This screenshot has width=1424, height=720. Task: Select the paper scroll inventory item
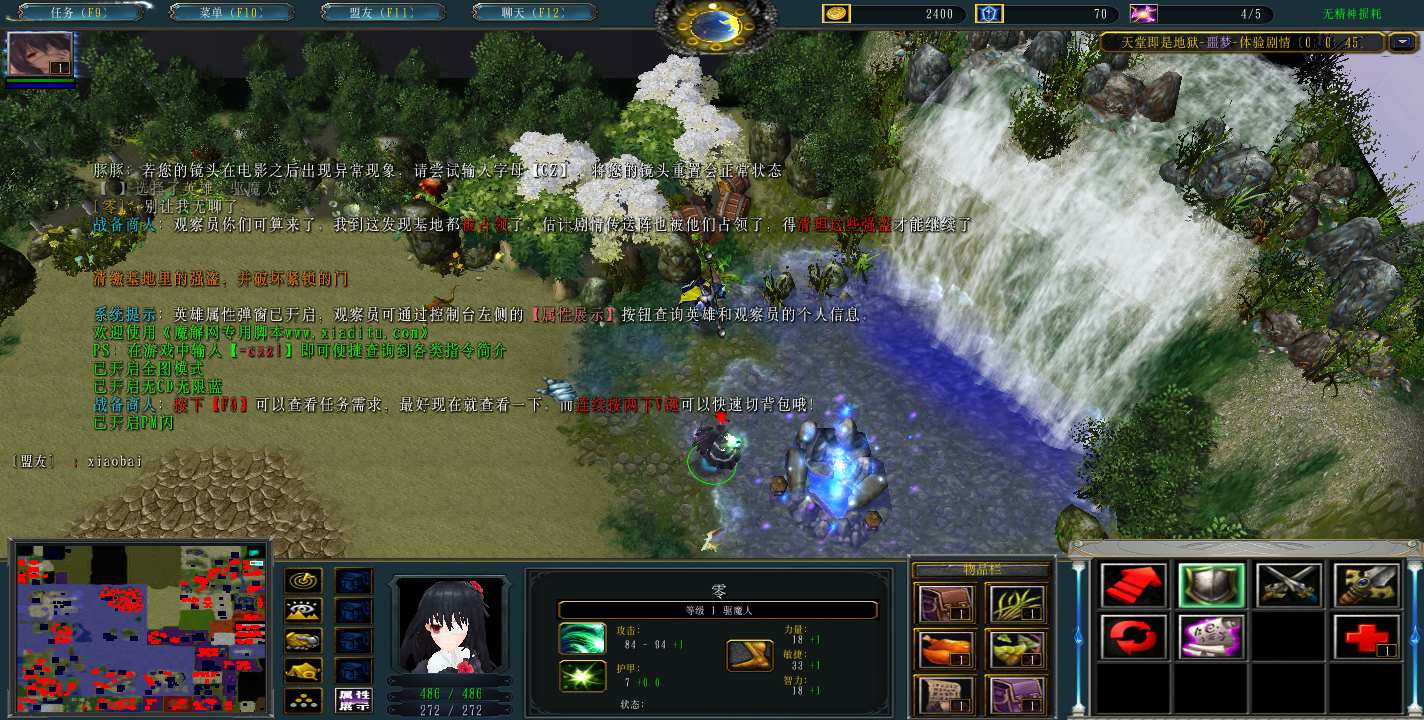click(x=939, y=694)
